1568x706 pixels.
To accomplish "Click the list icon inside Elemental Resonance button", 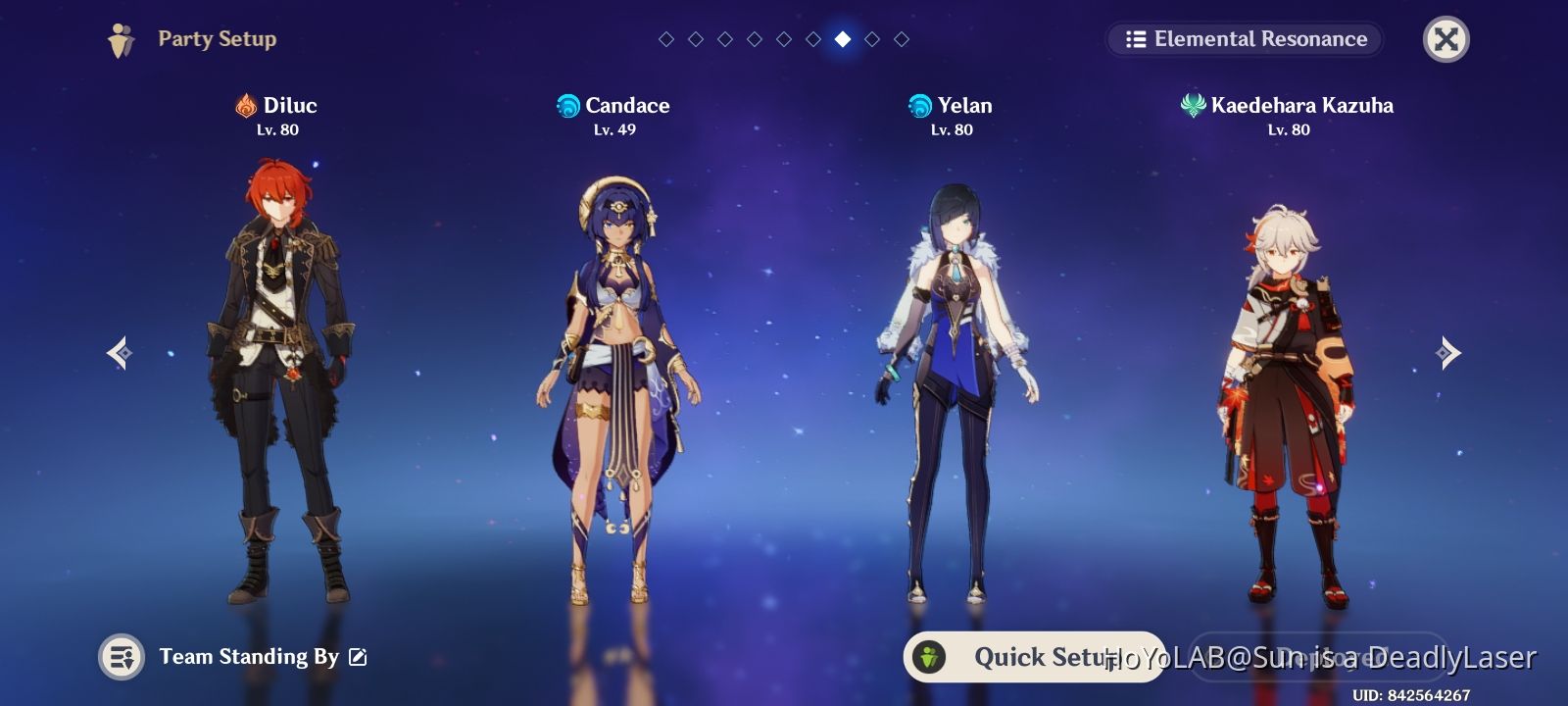I will point(1135,39).
